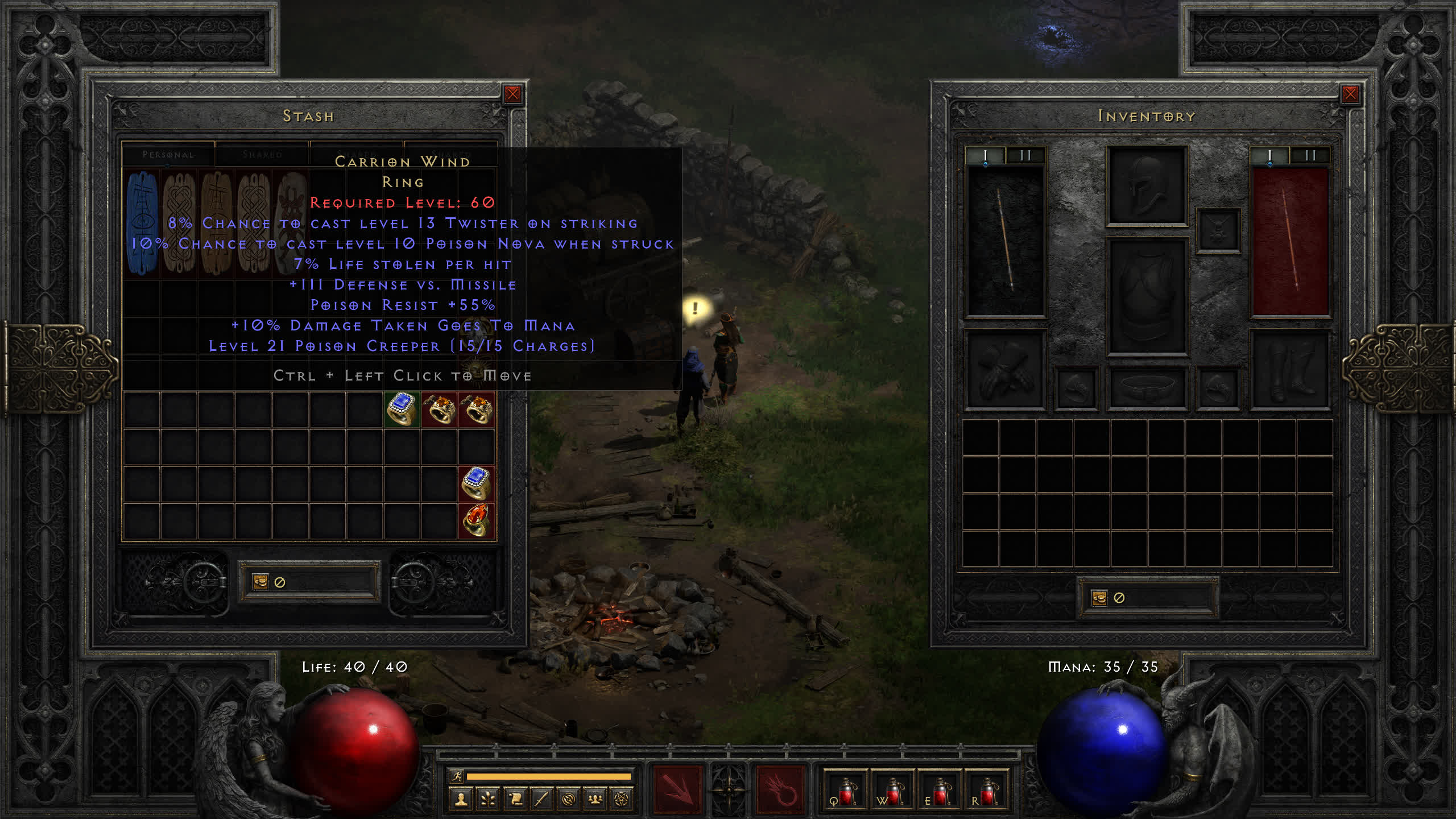Open the quest log scroll icon
Viewport: 1456px width, 819px height.
coord(515,800)
